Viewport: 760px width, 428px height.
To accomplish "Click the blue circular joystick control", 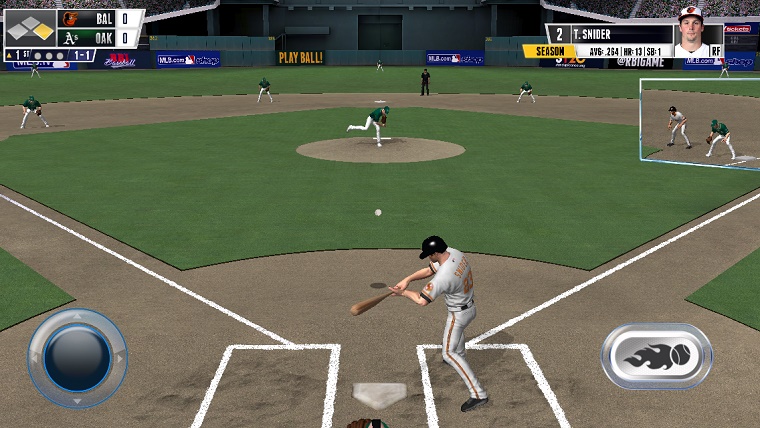I will [x=77, y=358].
